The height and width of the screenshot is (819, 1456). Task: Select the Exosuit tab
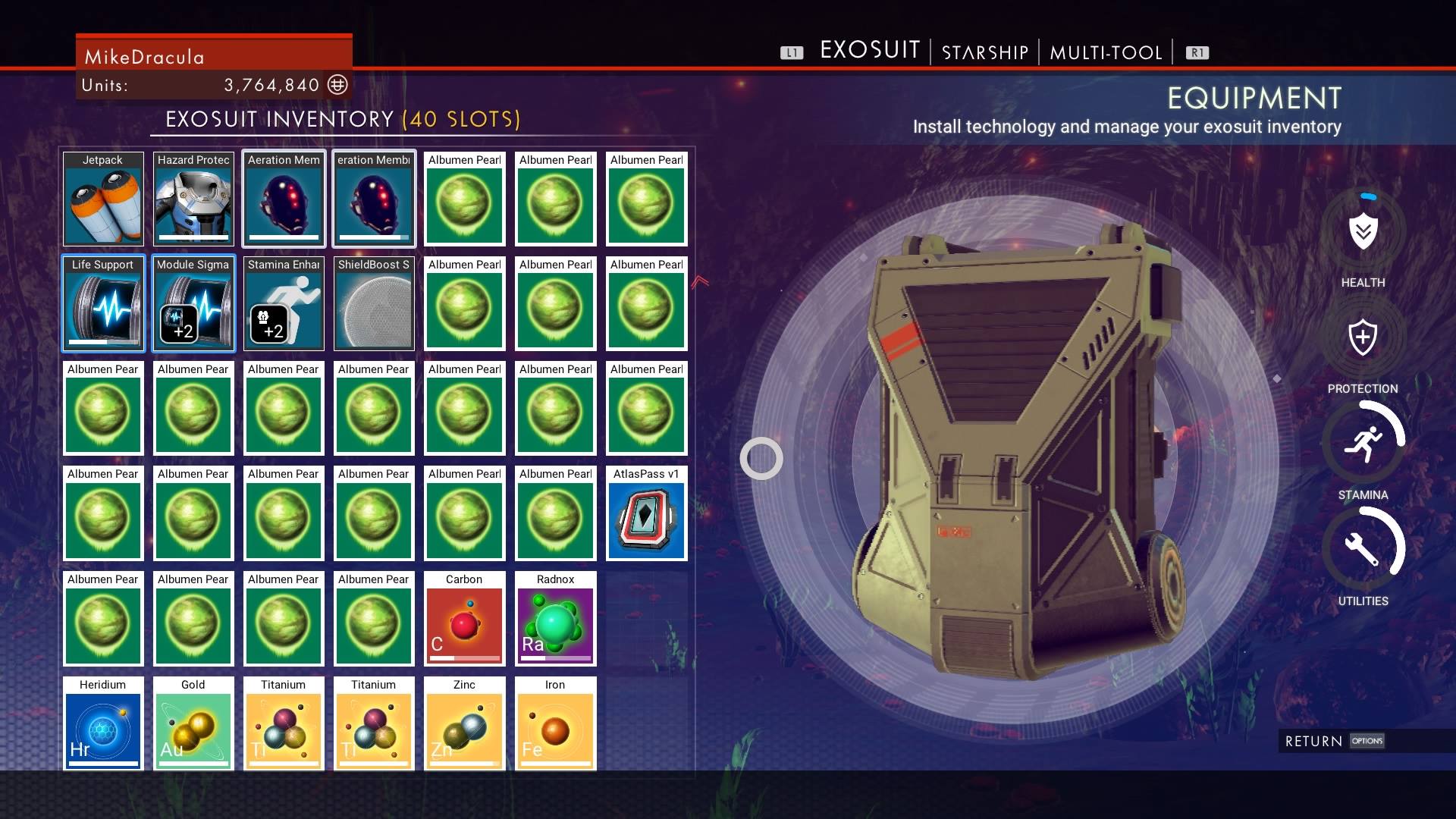[x=870, y=51]
